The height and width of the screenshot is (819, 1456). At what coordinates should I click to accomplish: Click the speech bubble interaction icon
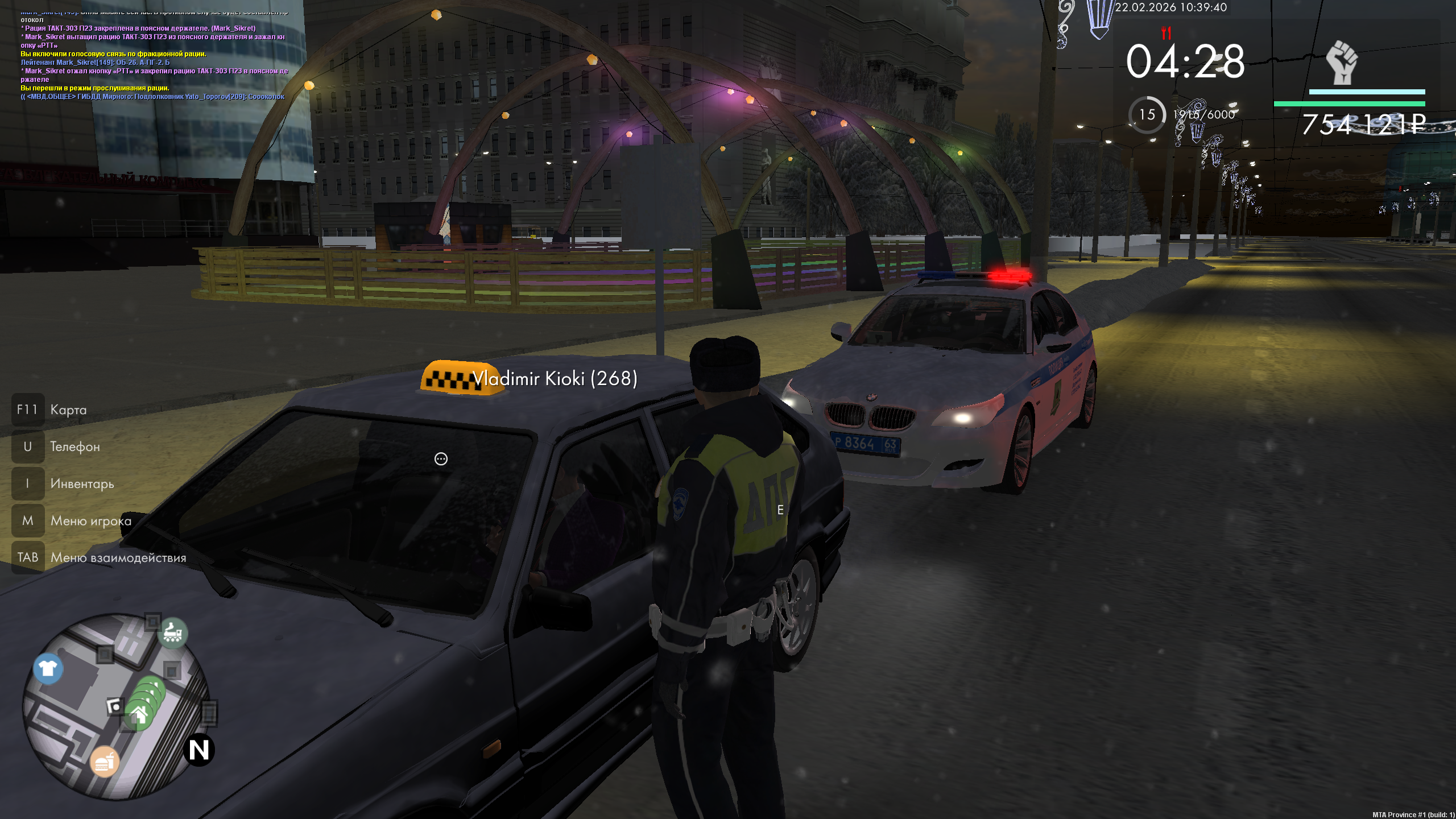tap(441, 459)
